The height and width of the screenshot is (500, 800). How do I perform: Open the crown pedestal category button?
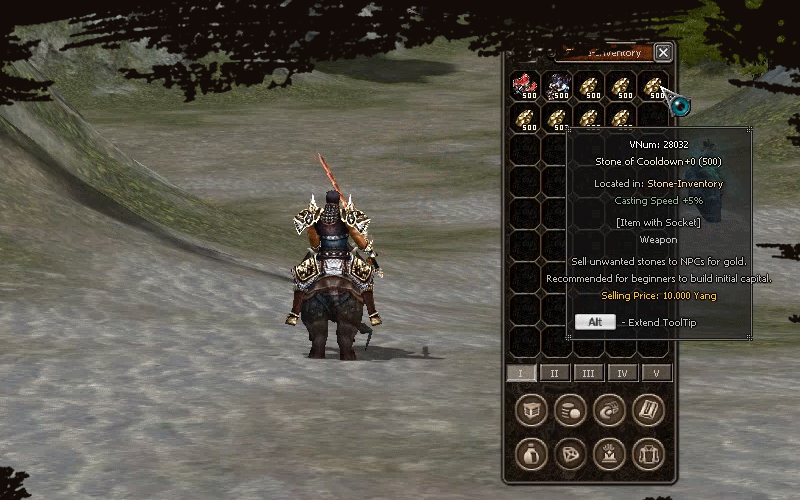click(x=609, y=453)
